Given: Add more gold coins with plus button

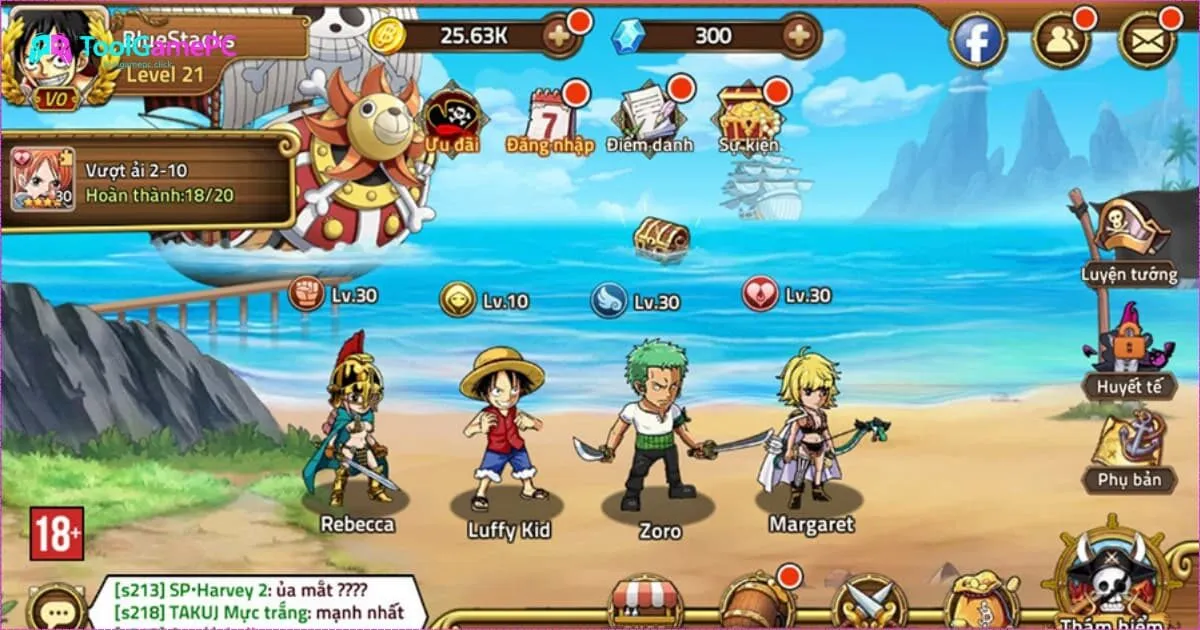Looking at the screenshot, I should [558, 37].
